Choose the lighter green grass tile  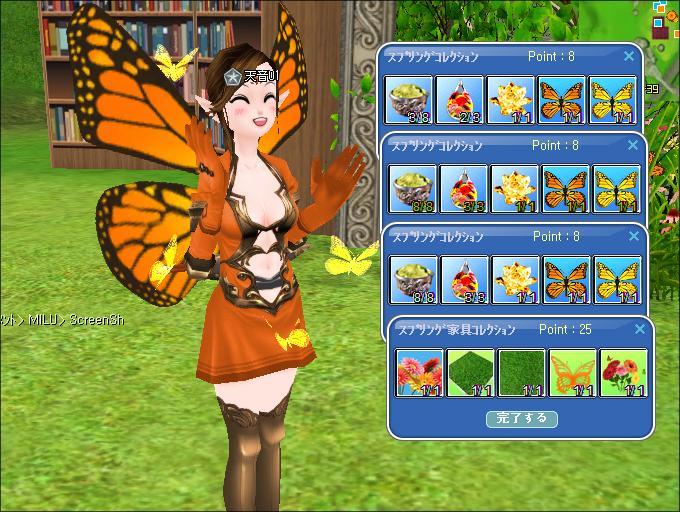470,372
